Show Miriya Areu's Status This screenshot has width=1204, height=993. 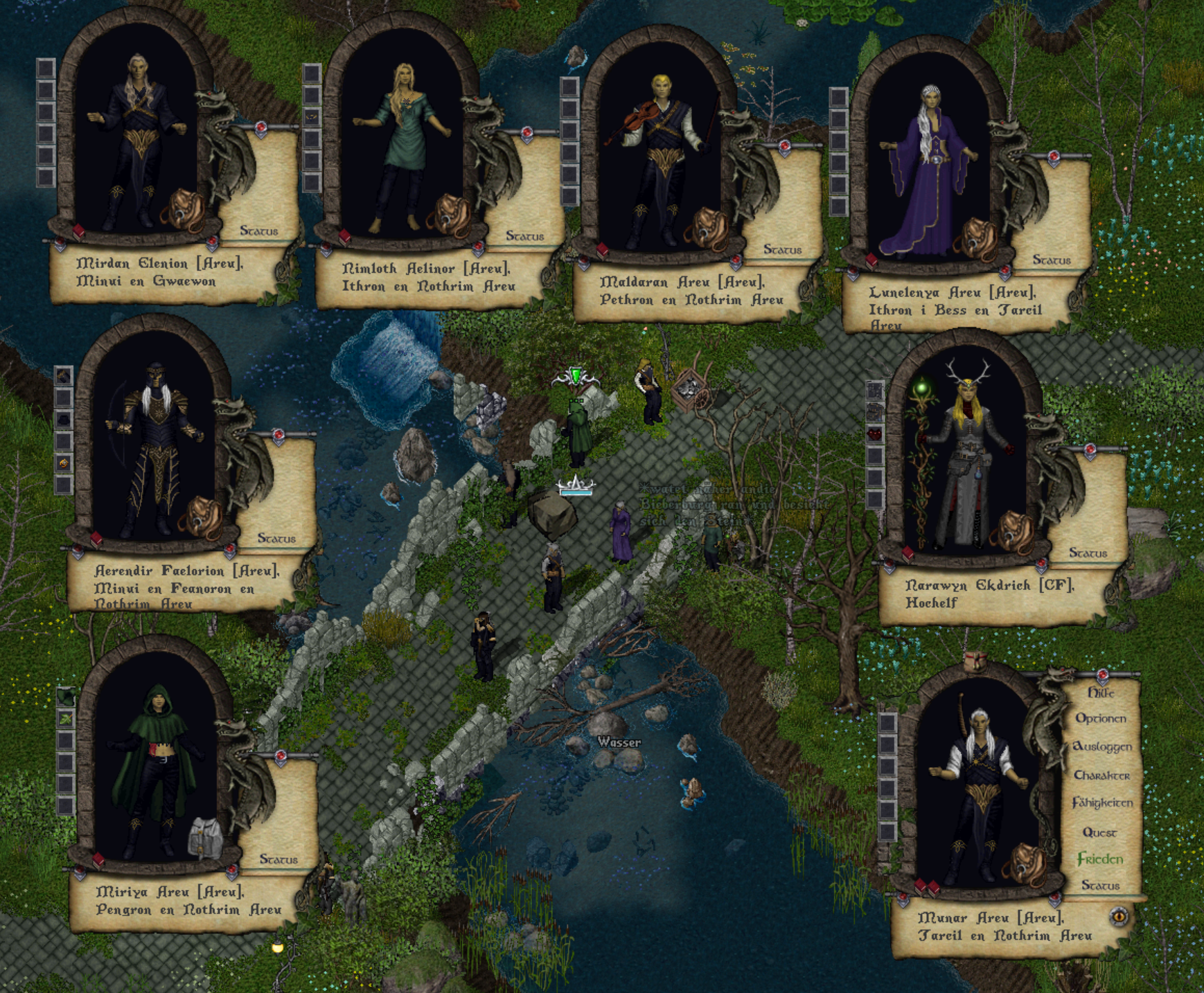pyautogui.click(x=278, y=859)
